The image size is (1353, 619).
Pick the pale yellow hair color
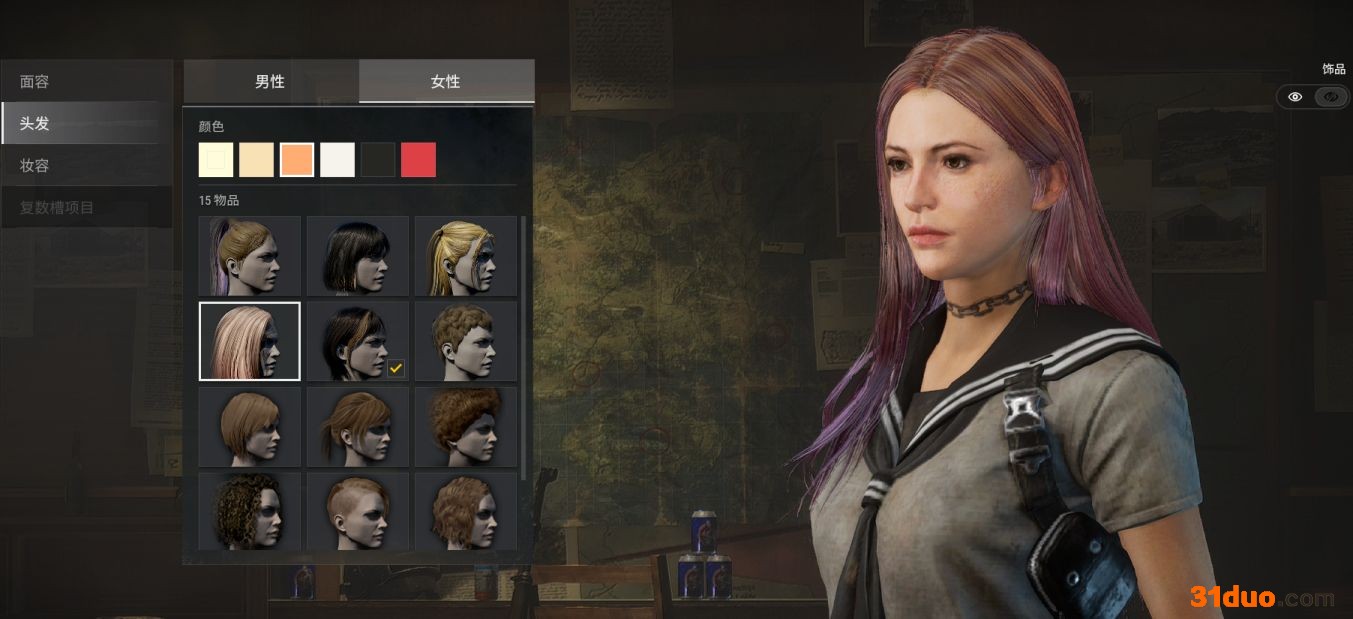[216, 160]
